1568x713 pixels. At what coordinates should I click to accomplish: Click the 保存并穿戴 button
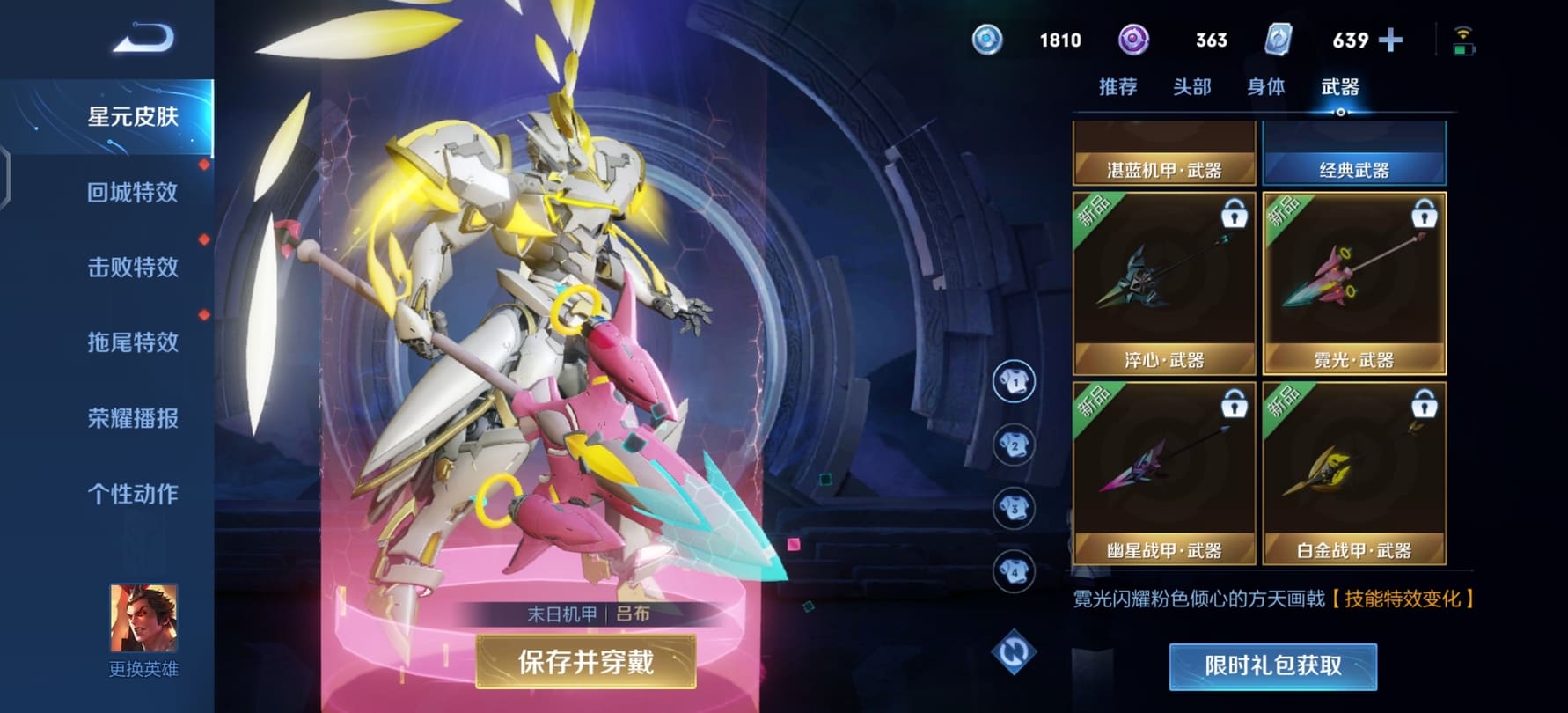pyautogui.click(x=585, y=662)
